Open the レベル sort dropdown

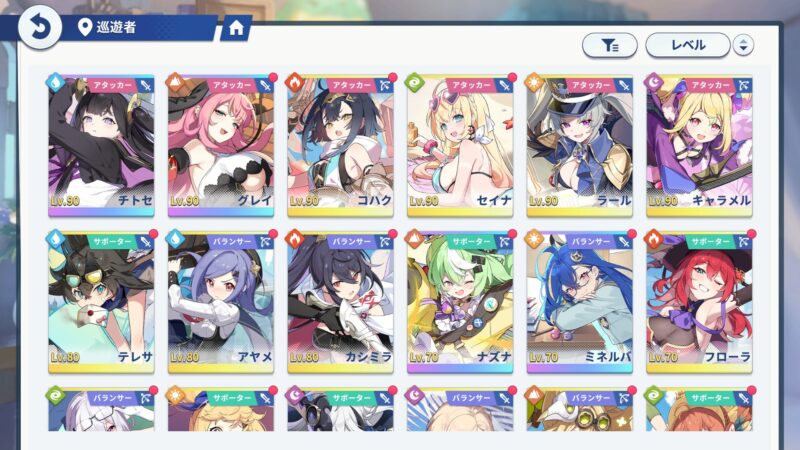tap(687, 45)
